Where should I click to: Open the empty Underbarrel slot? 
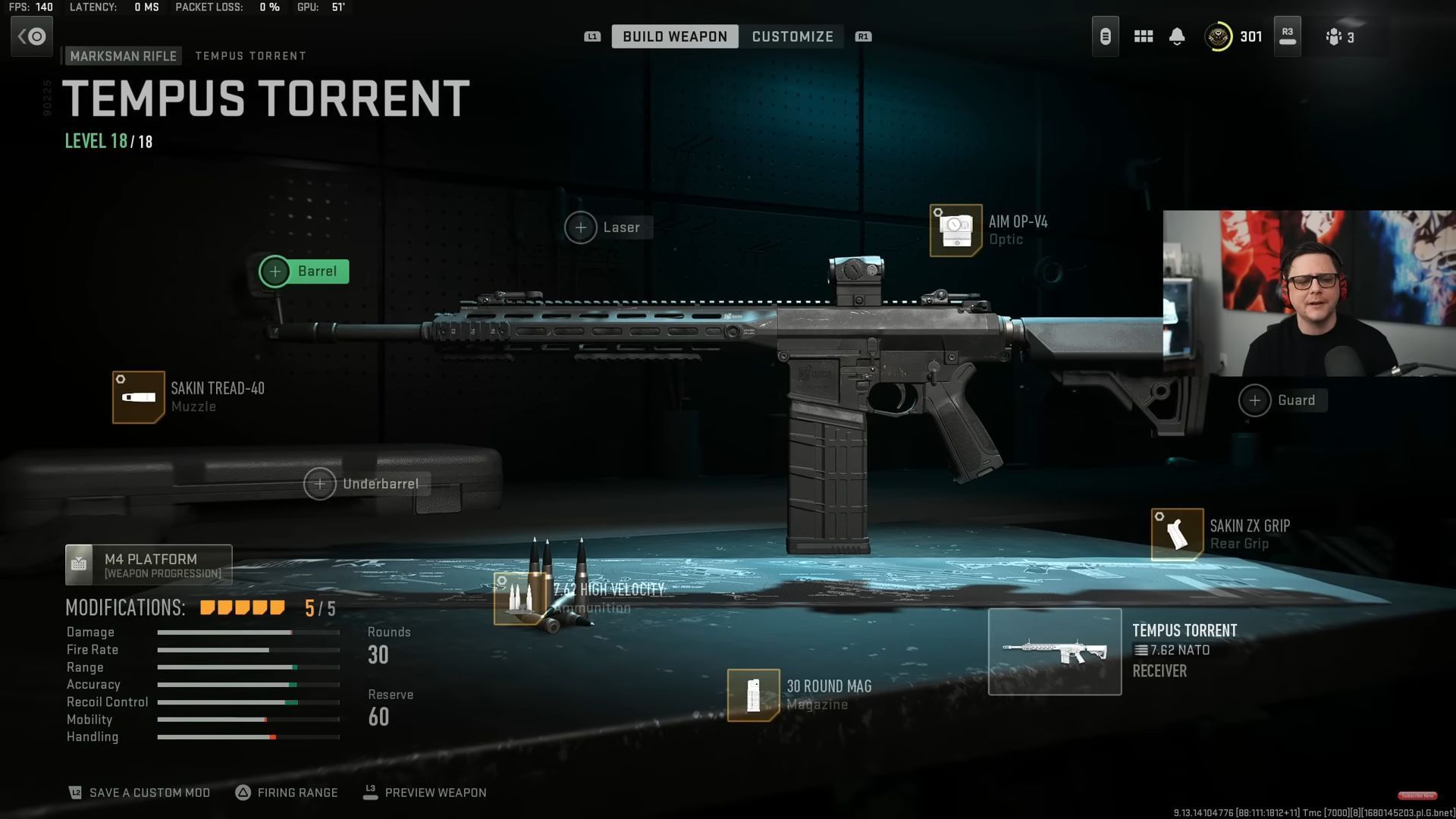click(321, 483)
